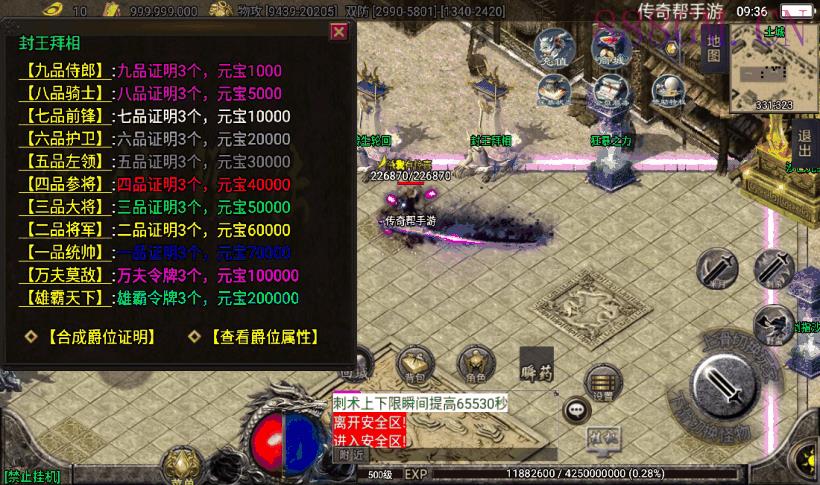Close the 封王拜相 panel
The height and width of the screenshot is (485, 820).
[x=339, y=32]
